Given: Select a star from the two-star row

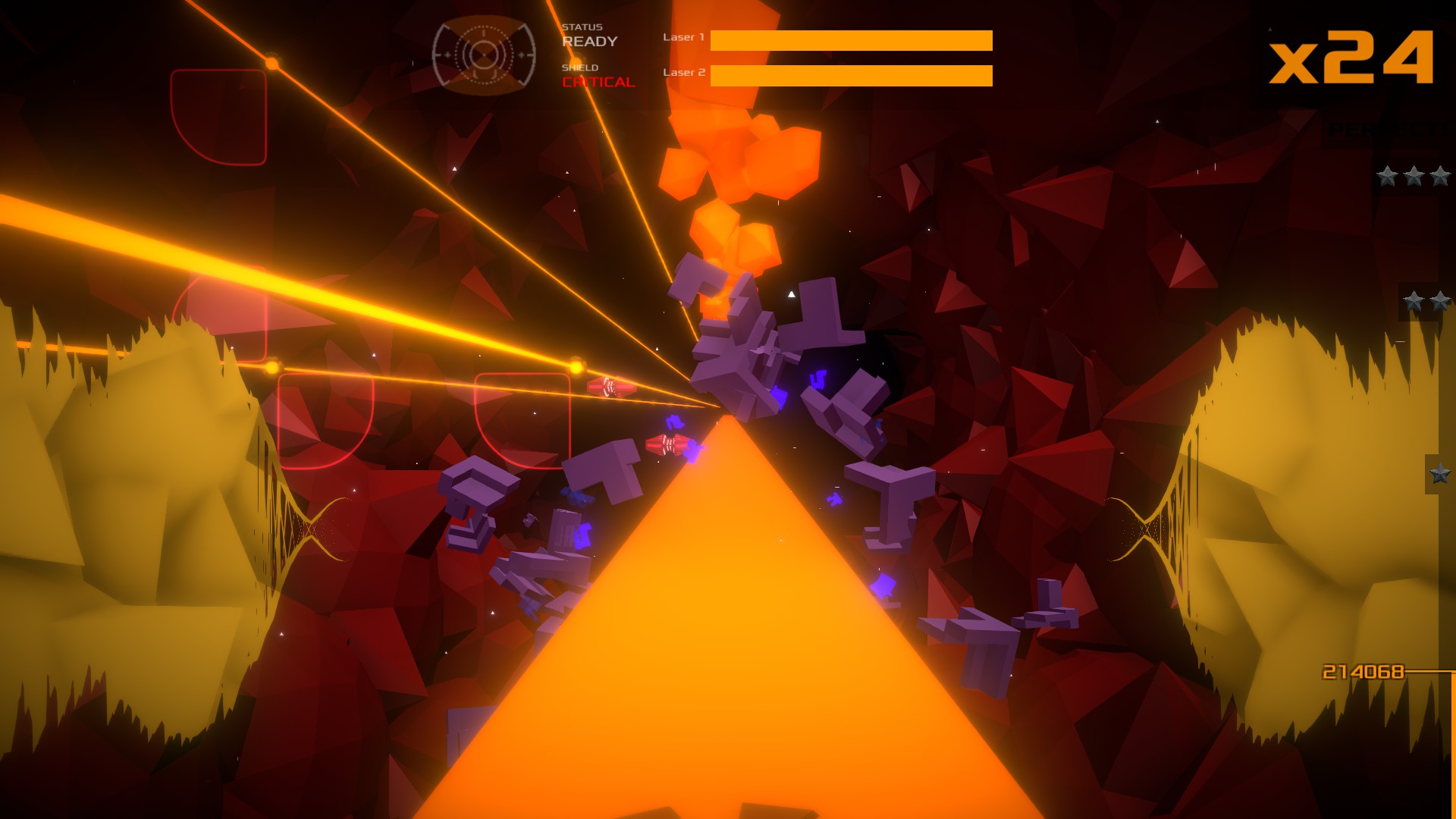Looking at the screenshot, I should click(x=1412, y=300).
